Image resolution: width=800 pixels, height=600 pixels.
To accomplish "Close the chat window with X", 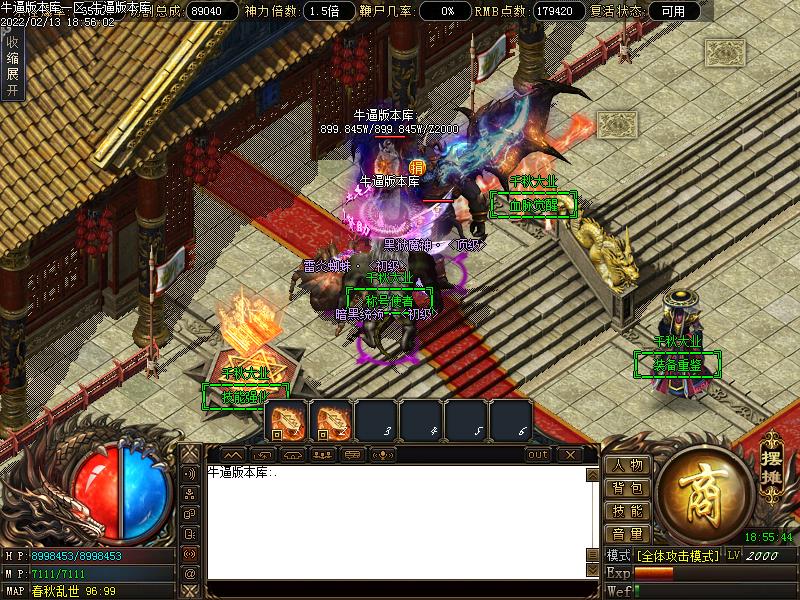I will 569,455.
